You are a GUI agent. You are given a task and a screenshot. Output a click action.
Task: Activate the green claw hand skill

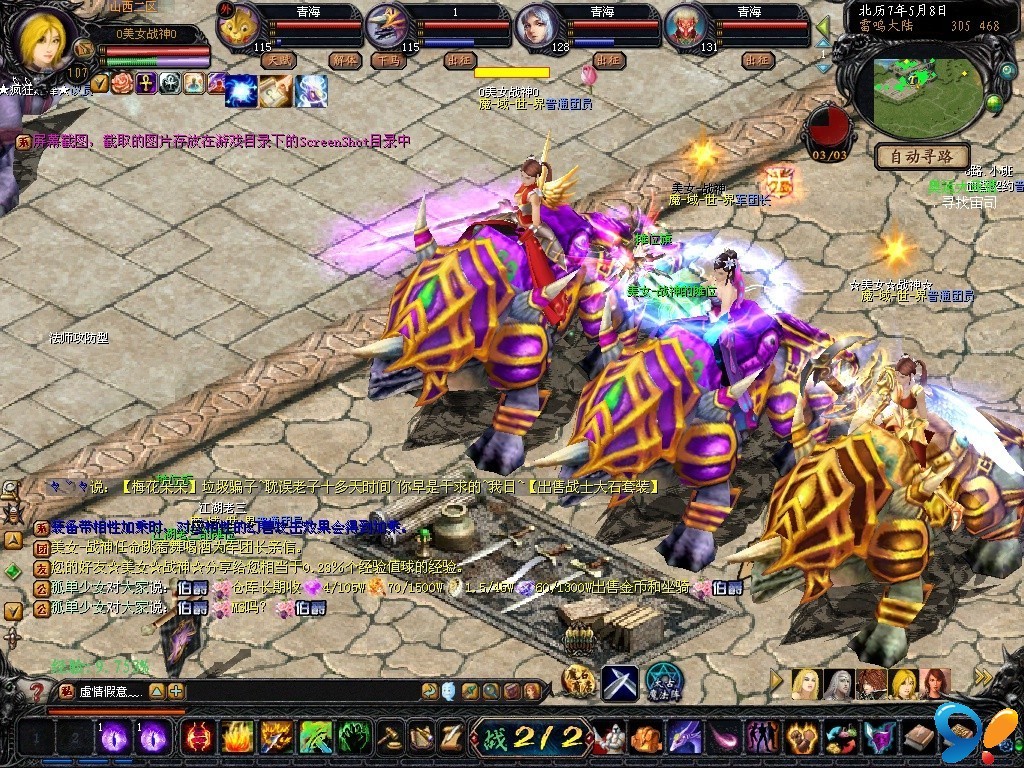click(x=353, y=737)
